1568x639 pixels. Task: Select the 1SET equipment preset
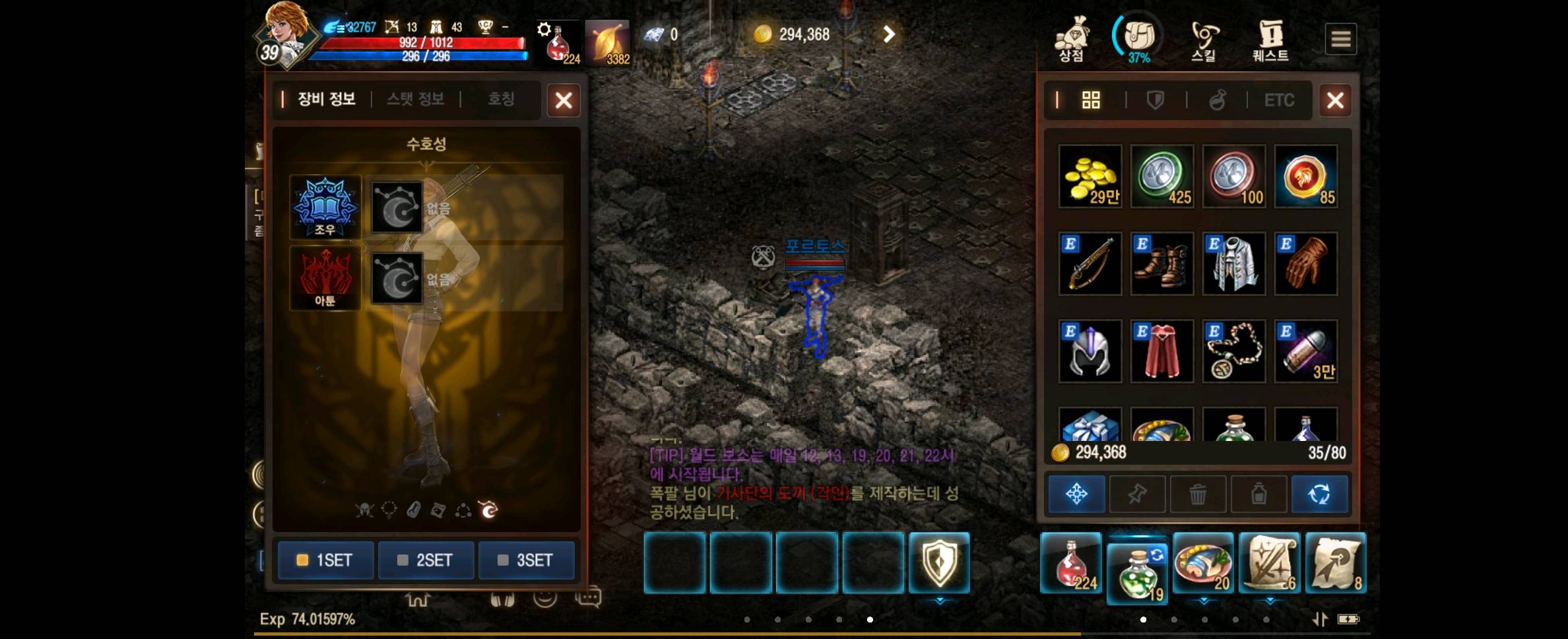[x=325, y=560]
